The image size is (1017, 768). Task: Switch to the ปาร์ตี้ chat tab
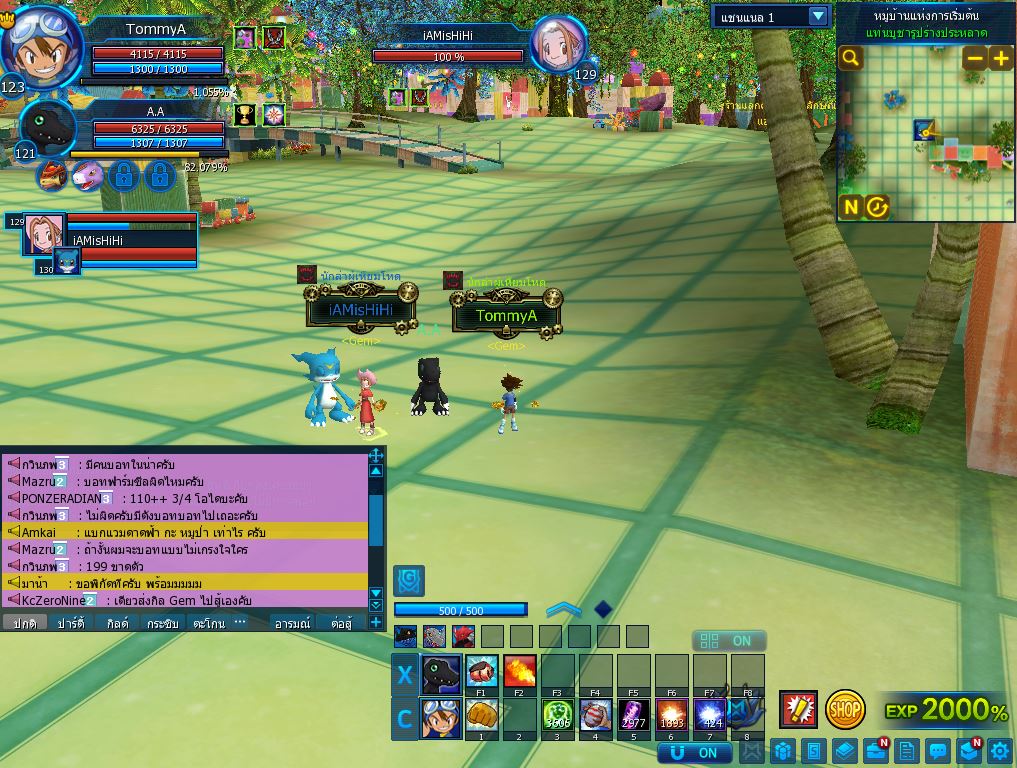click(71, 622)
